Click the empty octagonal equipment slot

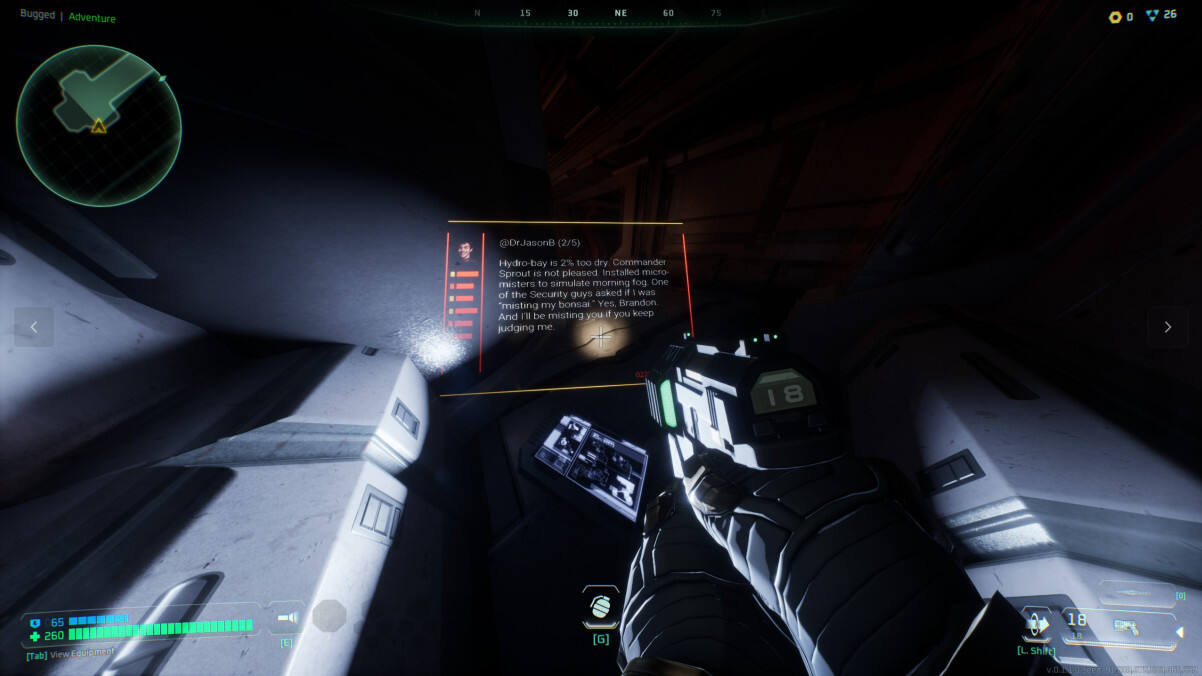[329, 616]
